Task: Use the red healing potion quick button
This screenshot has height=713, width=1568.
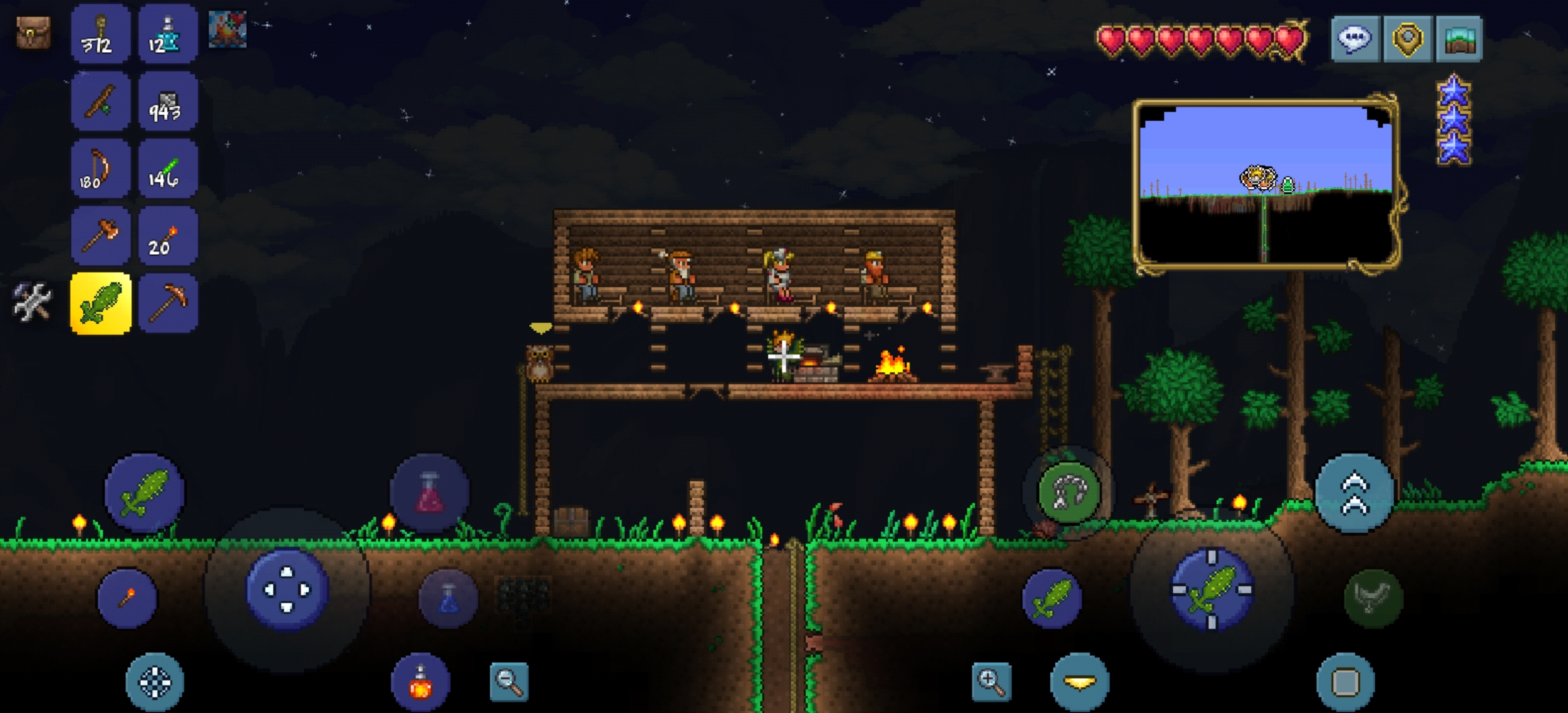Action: click(x=430, y=493)
